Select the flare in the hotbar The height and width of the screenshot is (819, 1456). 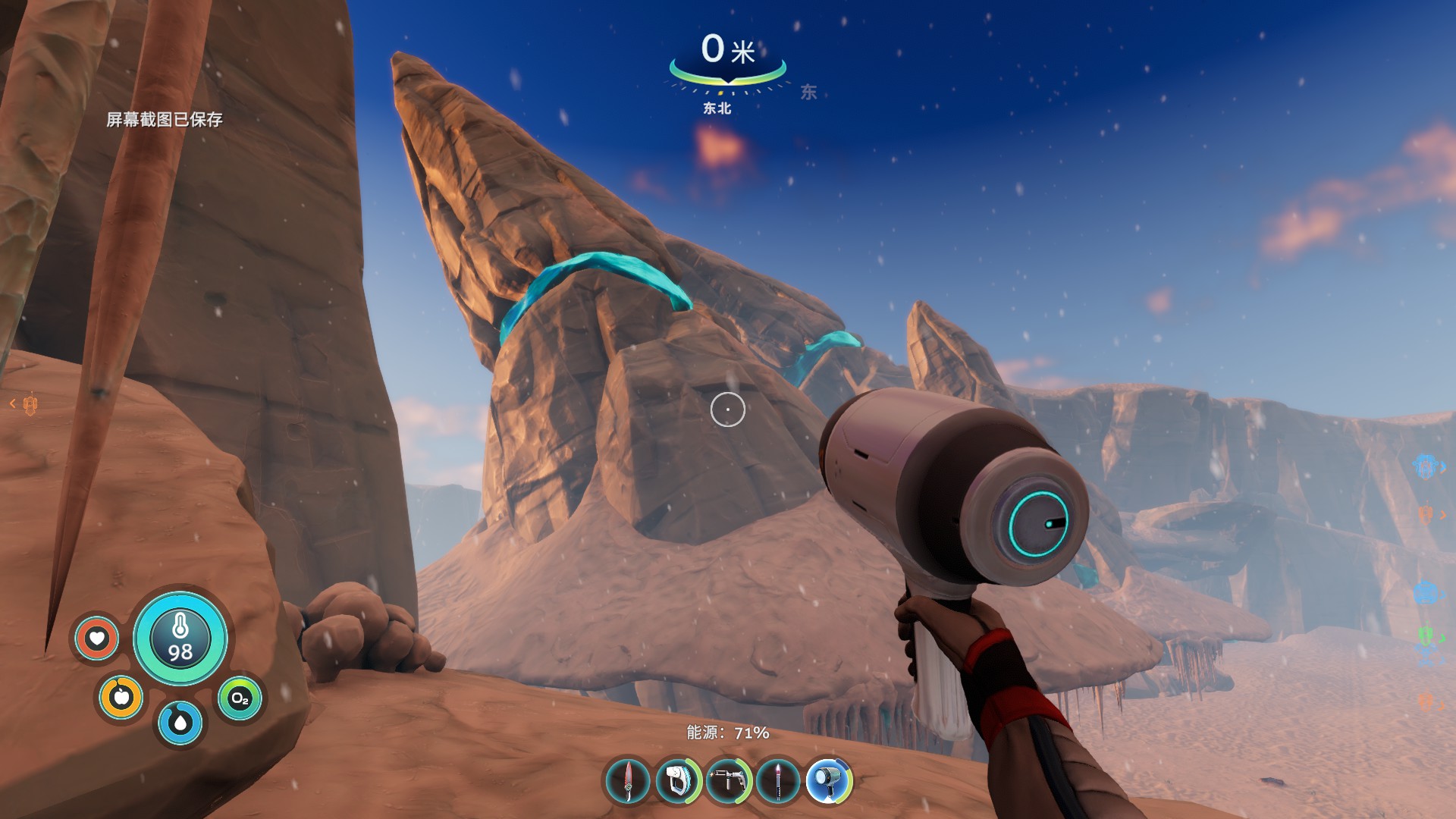[x=778, y=780]
